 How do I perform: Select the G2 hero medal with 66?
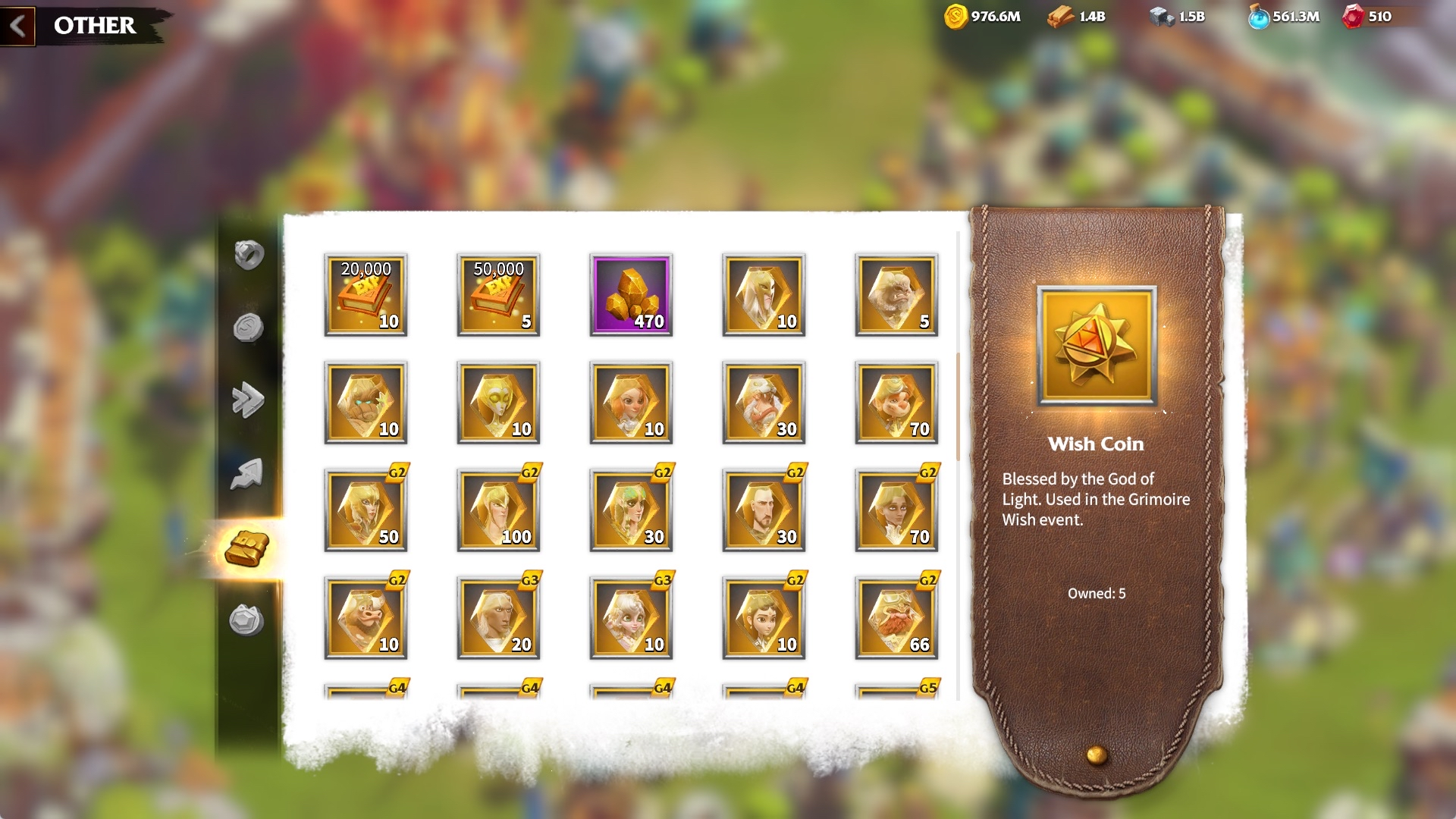(896, 618)
